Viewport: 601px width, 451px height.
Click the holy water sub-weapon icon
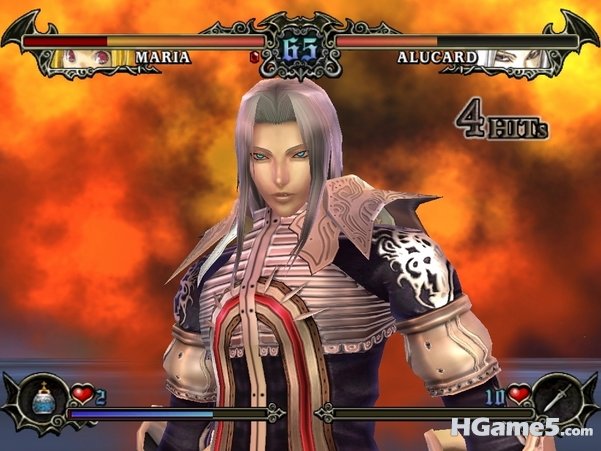click(x=42, y=399)
